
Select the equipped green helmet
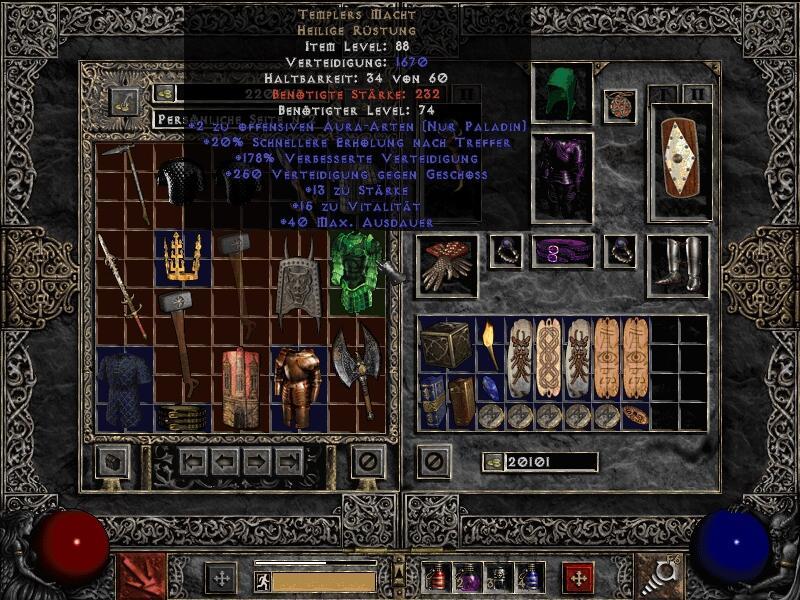[x=562, y=93]
